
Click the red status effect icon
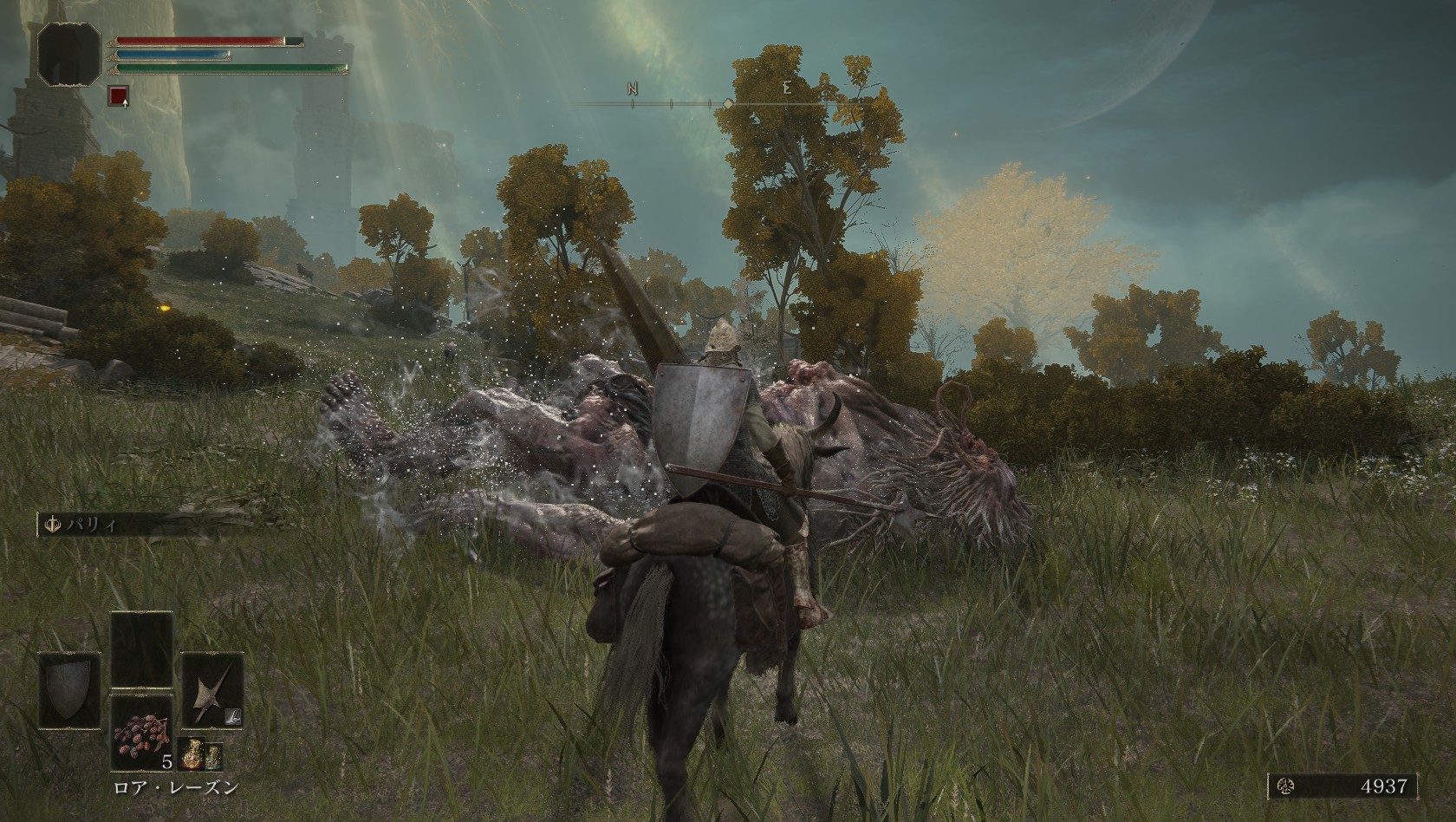pos(118,95)
